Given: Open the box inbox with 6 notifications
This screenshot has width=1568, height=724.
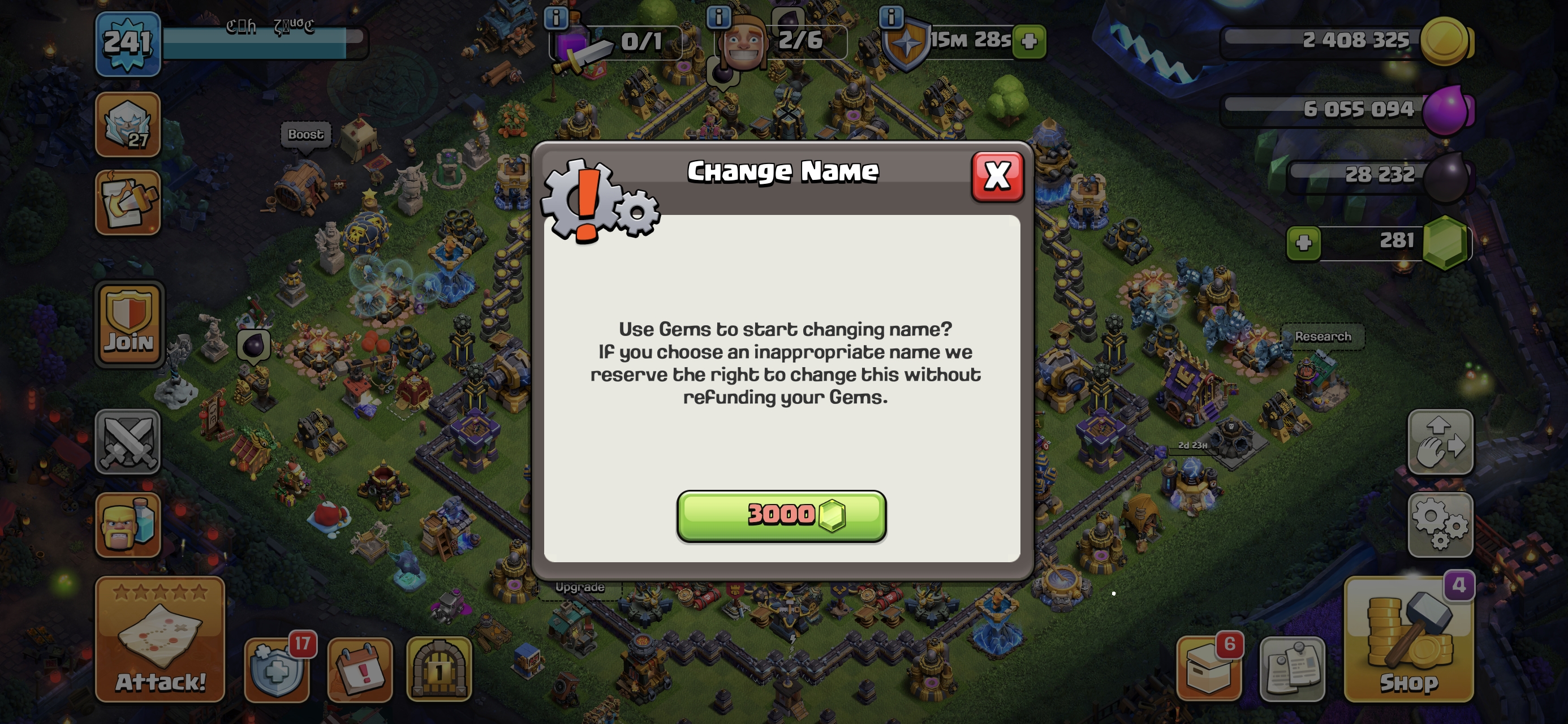Looking at the screenshot, I should (1209, 669).
